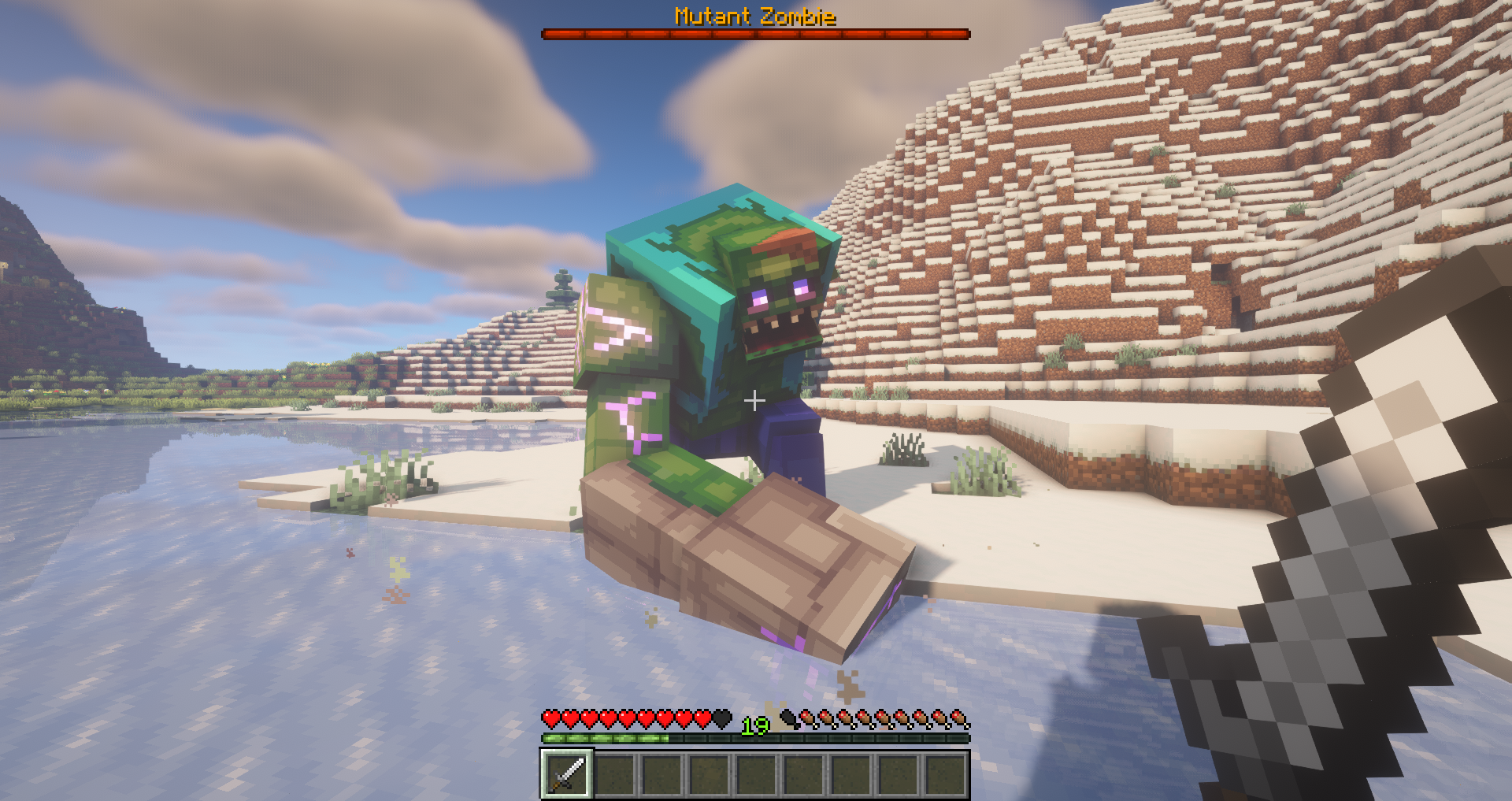This screenshot has width=1512, height=801.
Task: Click the last drumstick icon on the far right
Action: 959,718
